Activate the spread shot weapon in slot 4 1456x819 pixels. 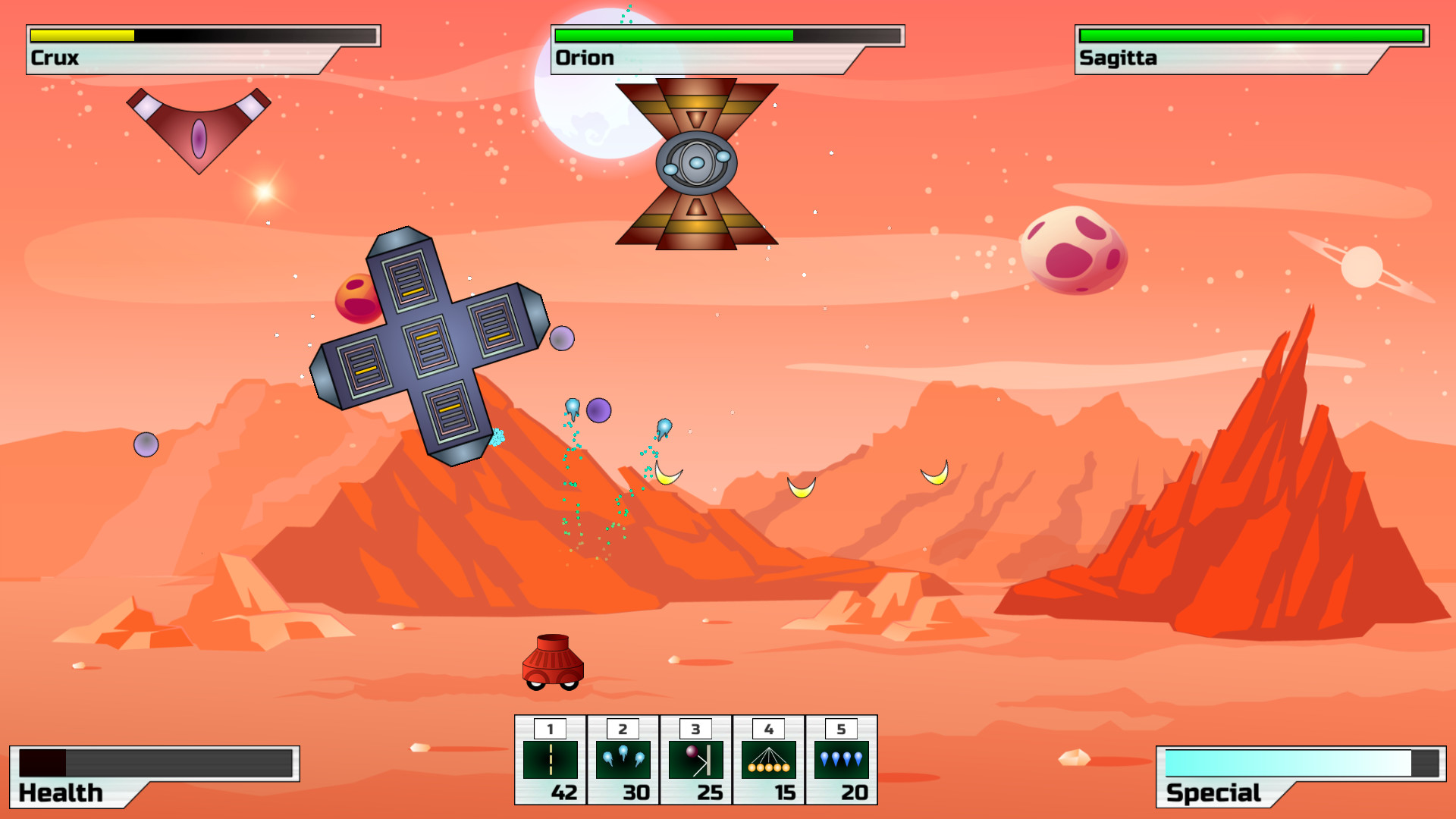click(x=767, y=758)
